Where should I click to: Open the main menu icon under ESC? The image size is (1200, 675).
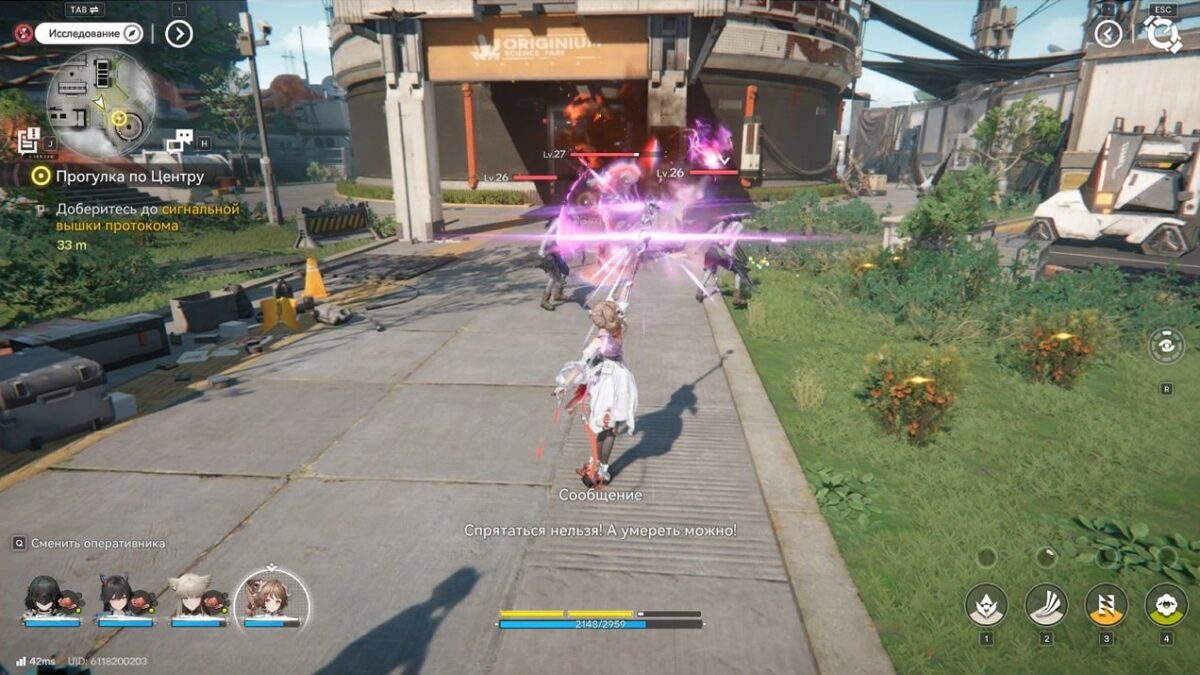(1163, 35)
